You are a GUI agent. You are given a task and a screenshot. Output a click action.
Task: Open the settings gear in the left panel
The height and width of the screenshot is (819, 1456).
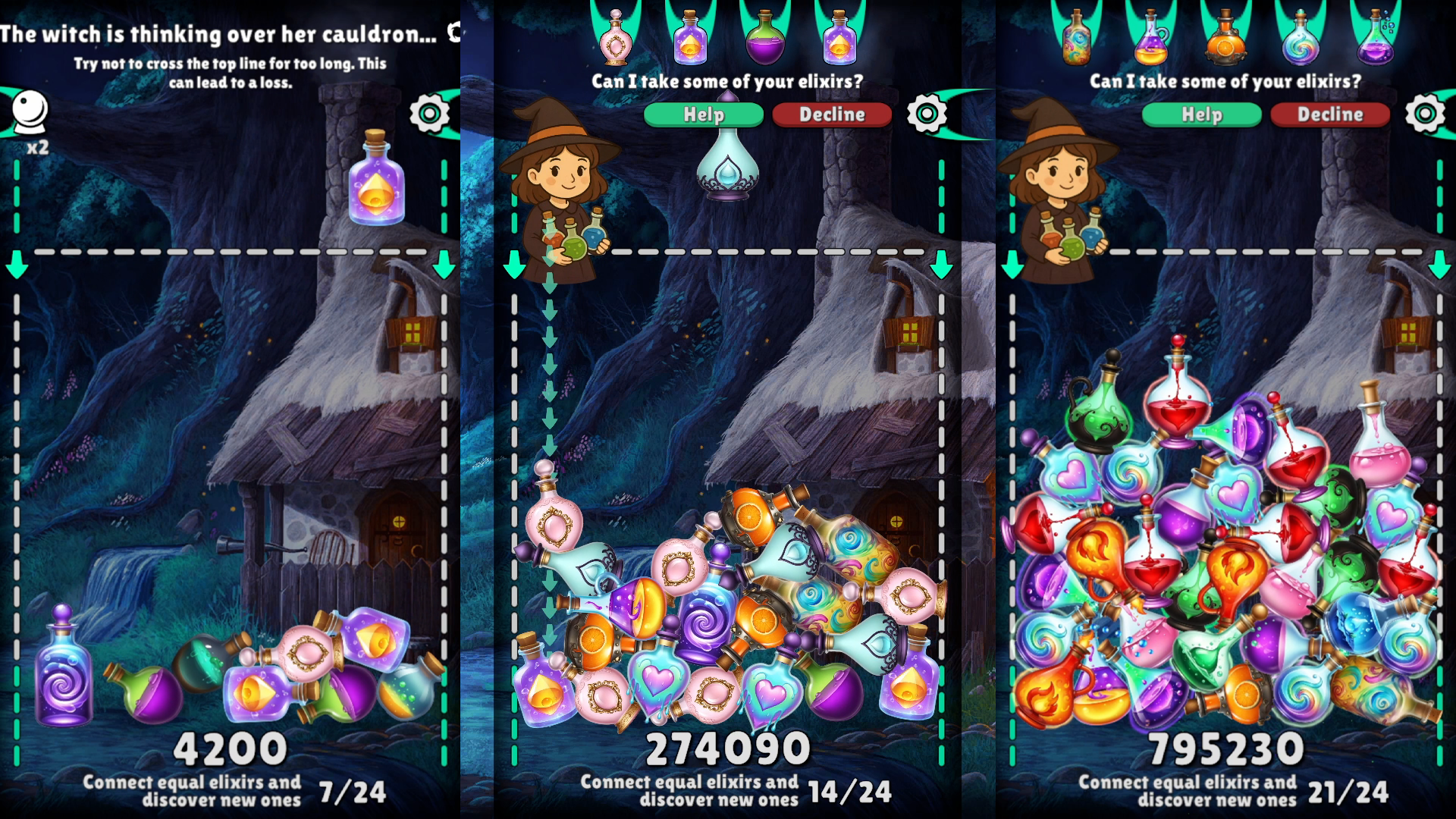pyautogui.click(x=428, y=111)
